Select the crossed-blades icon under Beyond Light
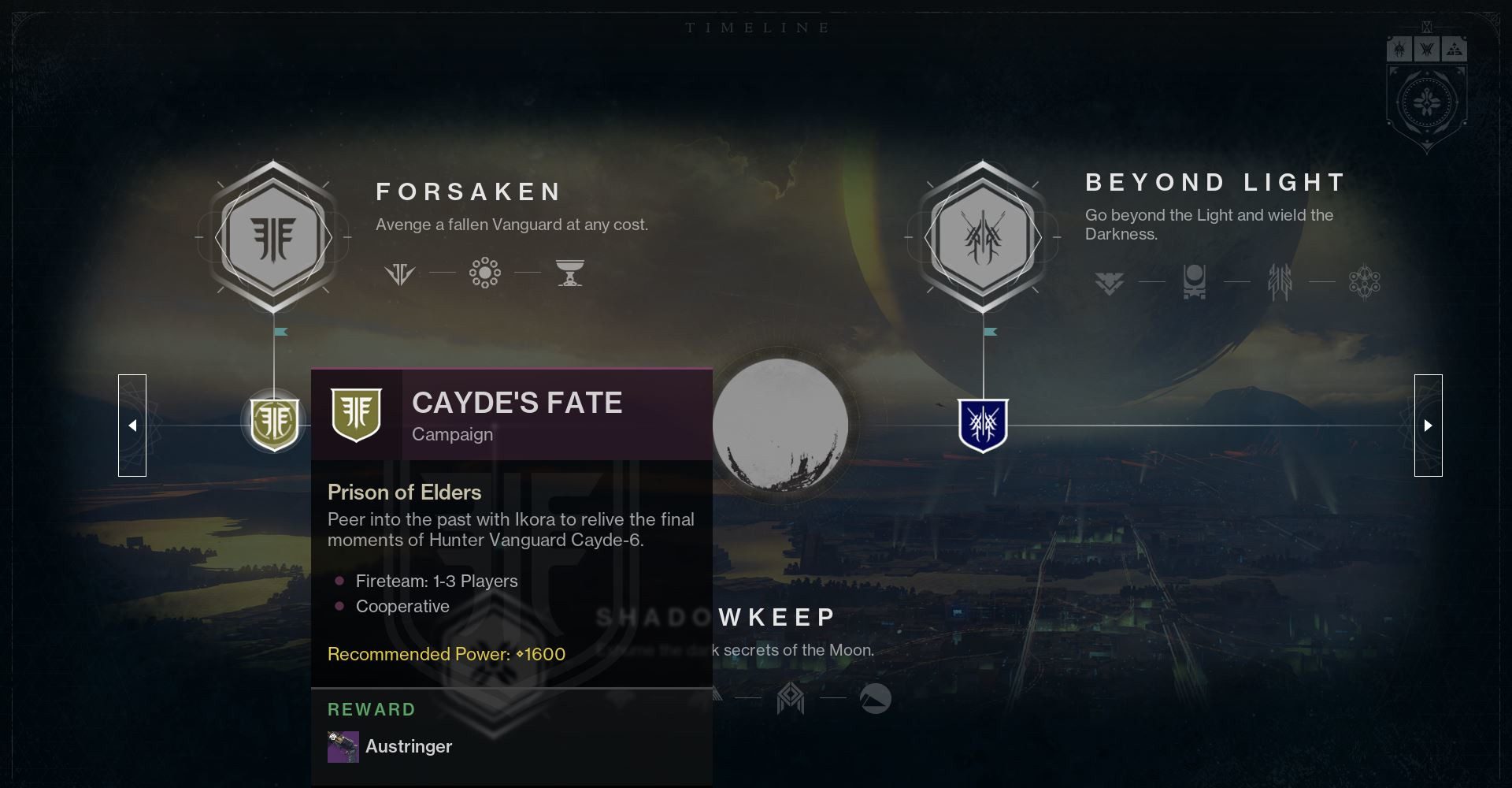Viewport: 1512px width, 788px height. coord(1280,282)
